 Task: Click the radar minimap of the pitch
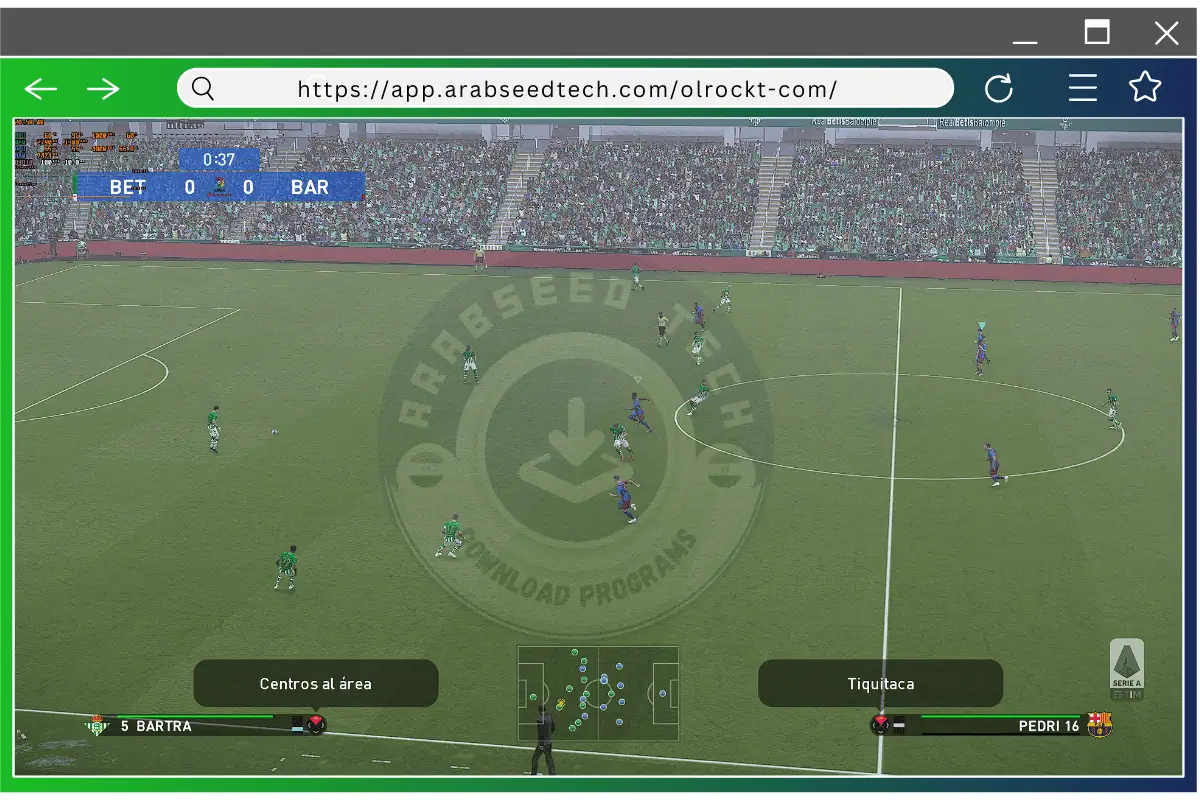tap(598, 693)
